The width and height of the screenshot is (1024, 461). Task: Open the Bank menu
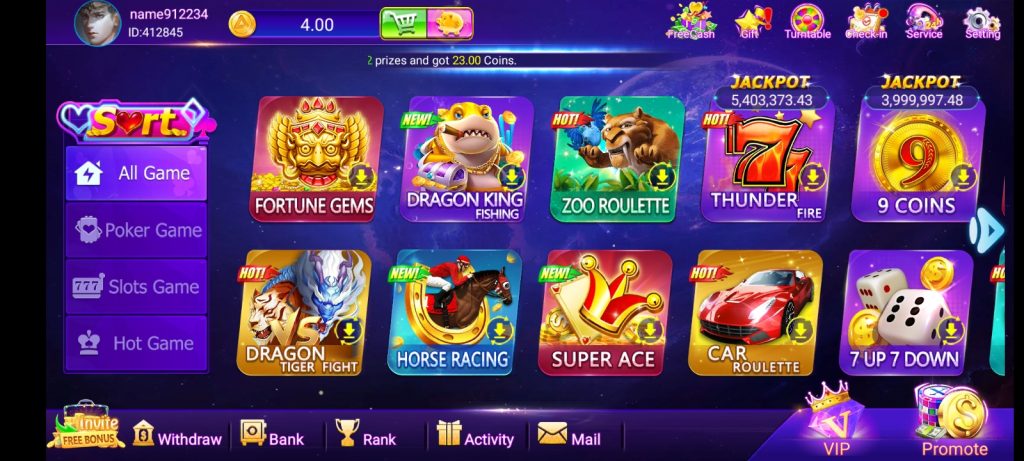272,437
